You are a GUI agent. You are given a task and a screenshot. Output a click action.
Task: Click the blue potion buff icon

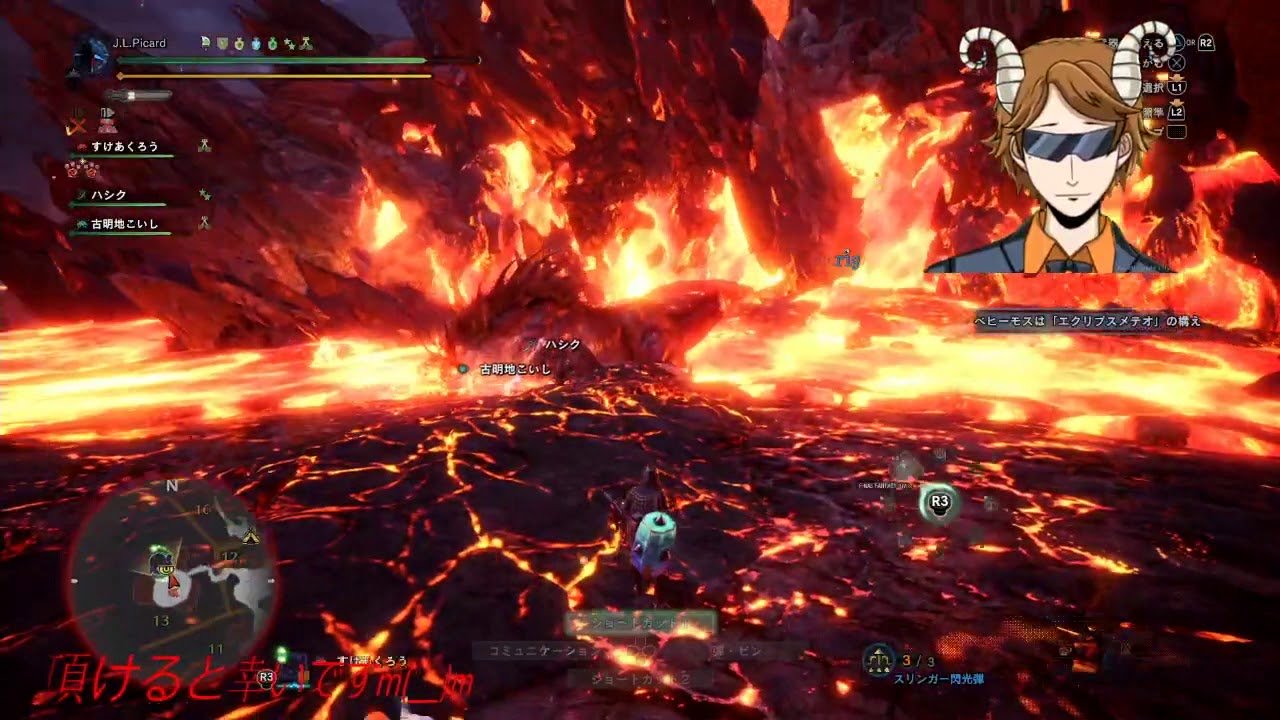tap(257, 43)
